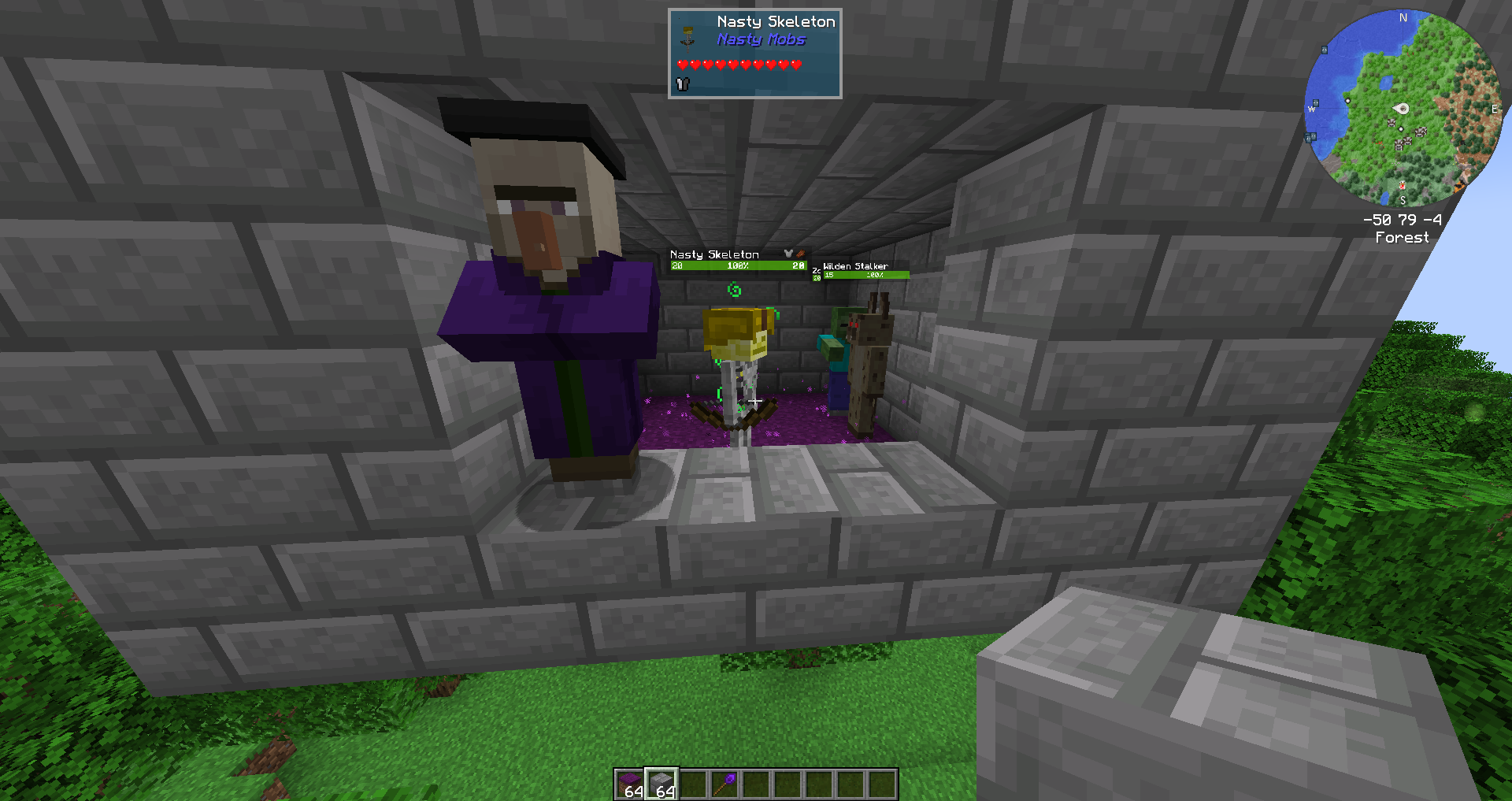
Task: Click the Wilden Stalker name label
Action: pyautogui.click(x=854, y=266)
